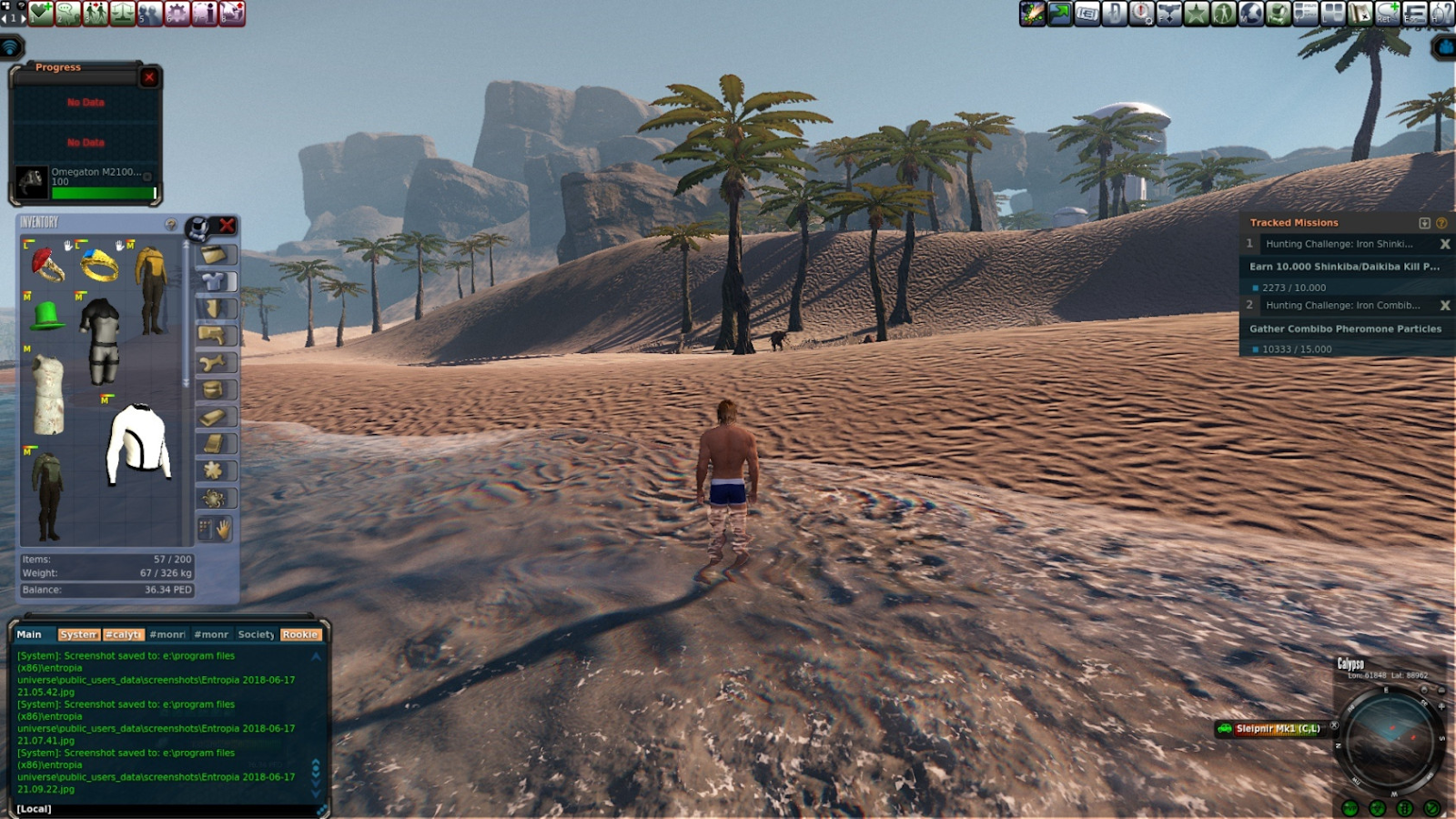
Task: Select the Main chat tab
Action: point(29,634)
